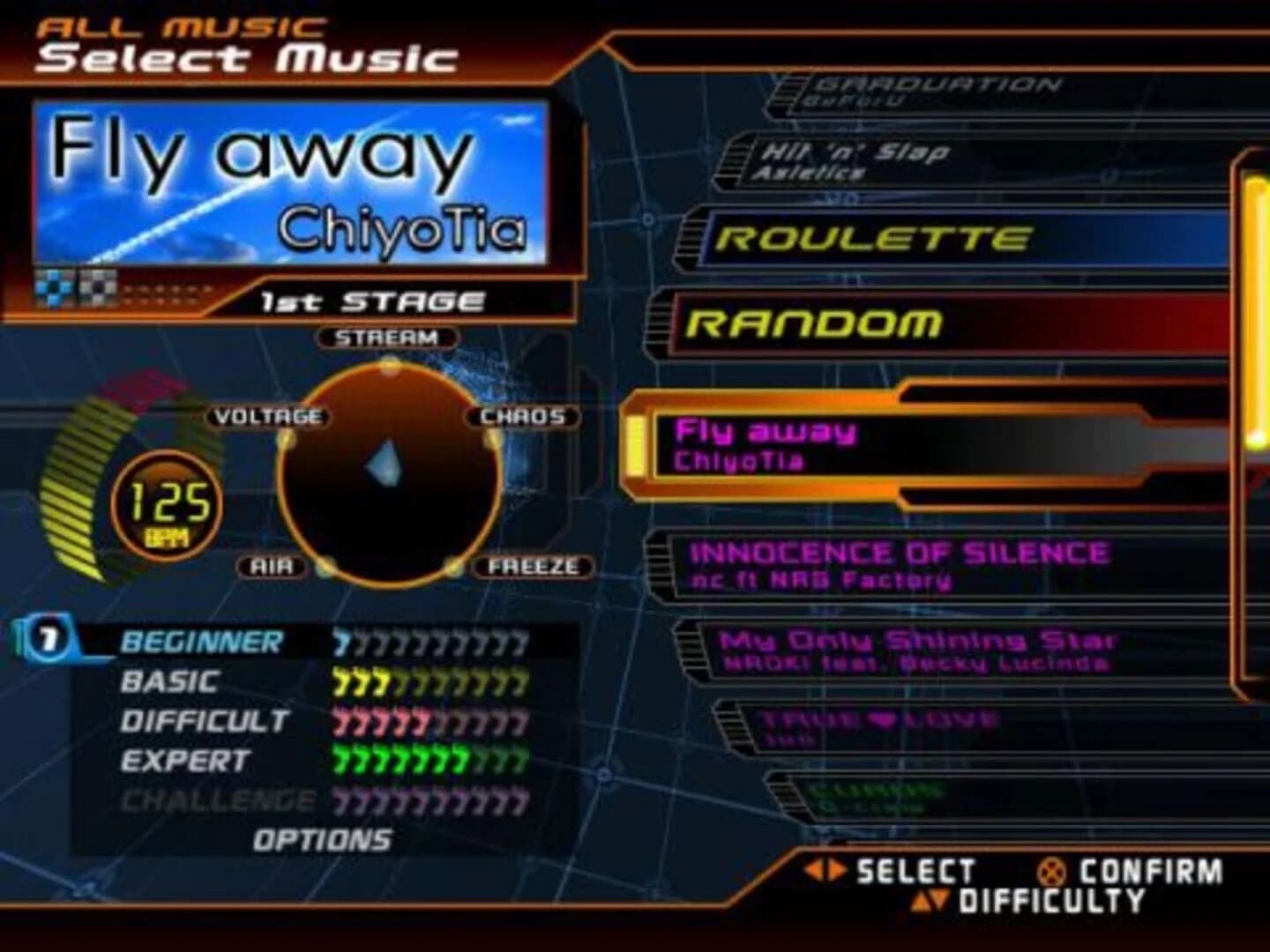The image size is (1270, 952).
Task: Open the OPTIONS menu
Action: click(320, 839)
